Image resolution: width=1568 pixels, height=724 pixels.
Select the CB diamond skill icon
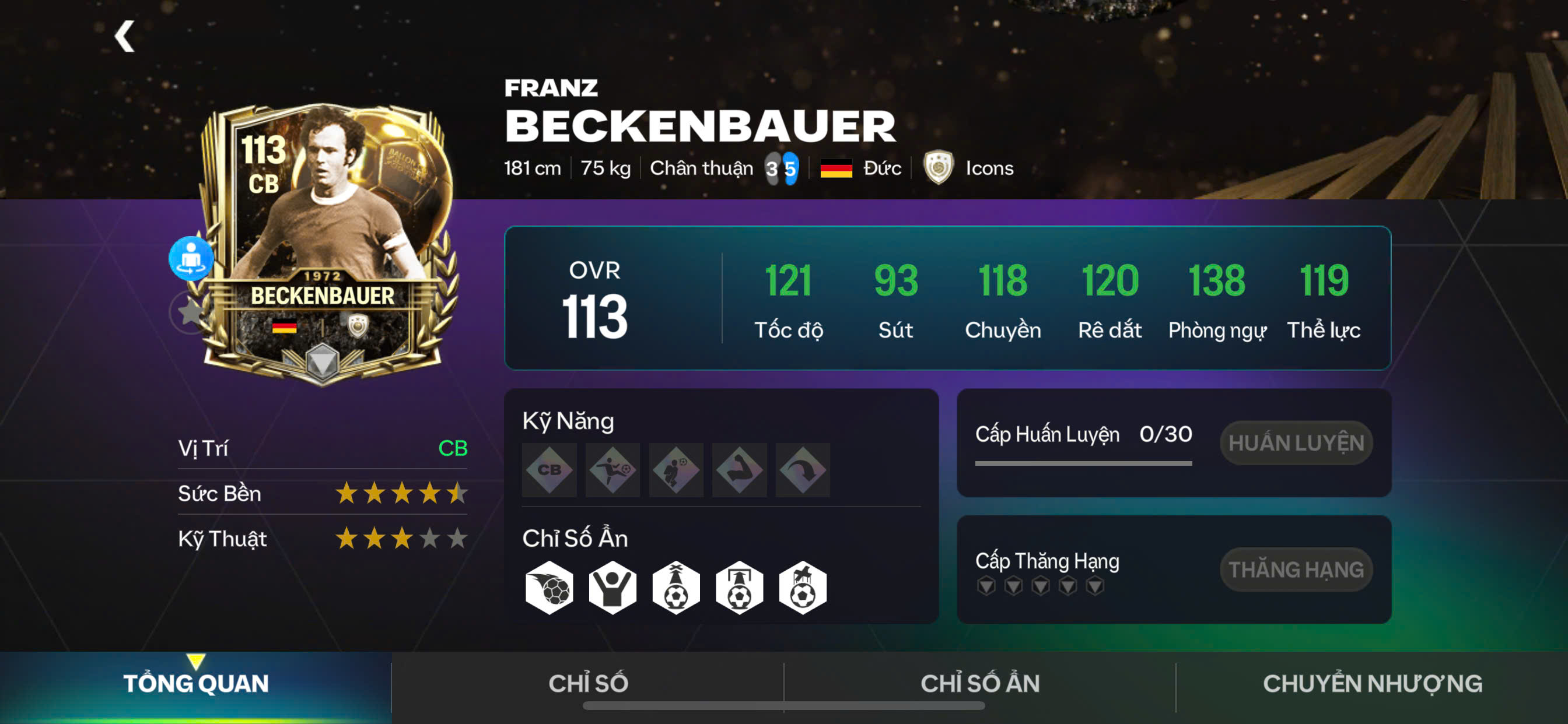[x=549, y=470]
